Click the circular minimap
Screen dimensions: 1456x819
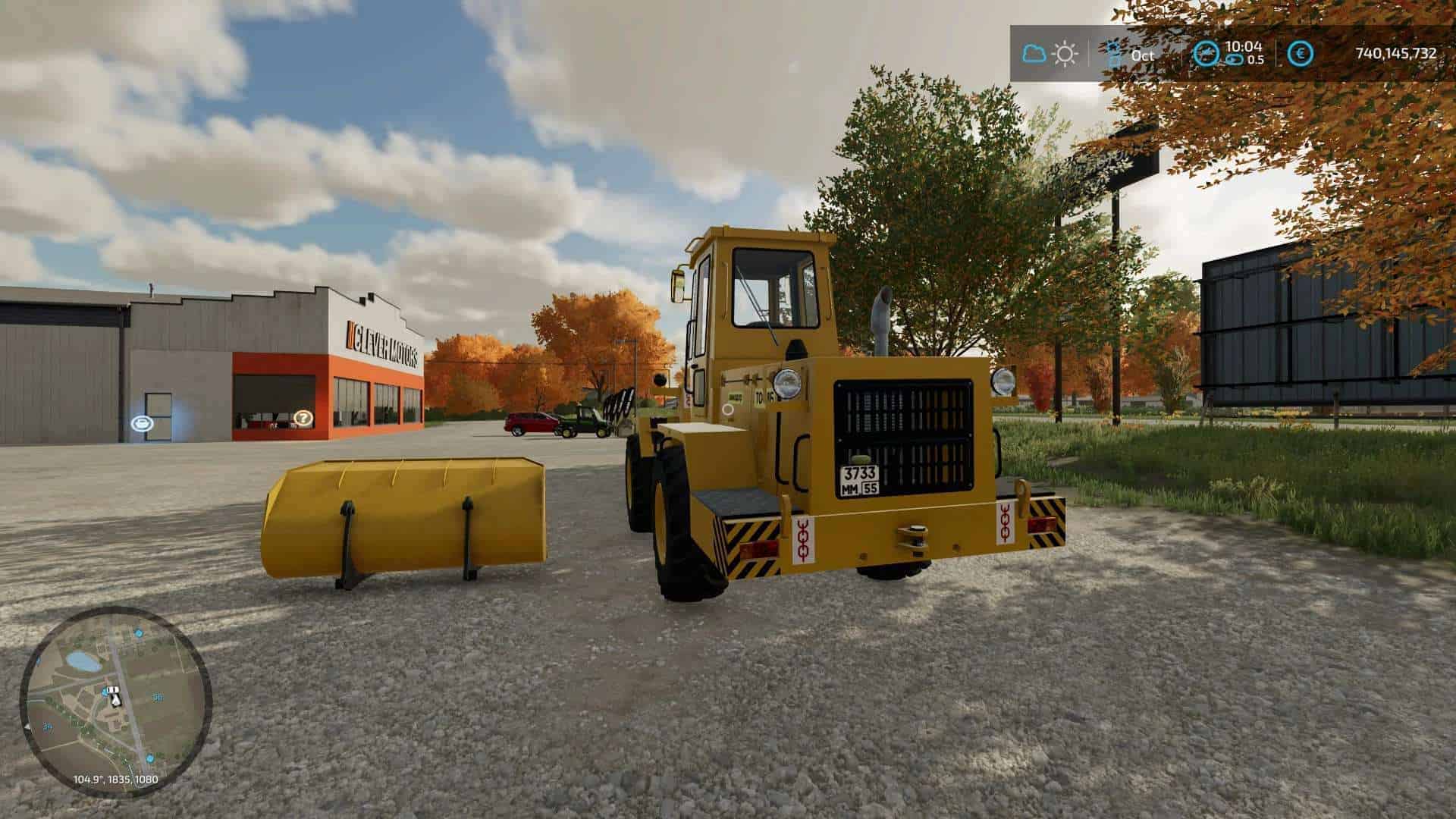coord(115,701)
